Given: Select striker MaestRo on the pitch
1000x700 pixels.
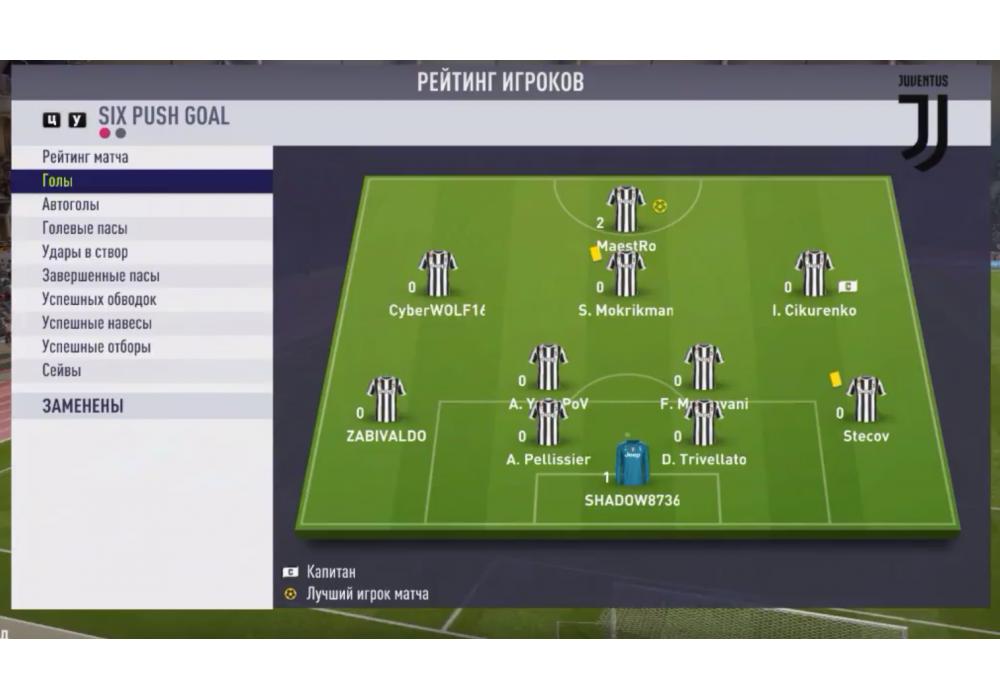Looking at the screenshot, I should tap(626, 210).
